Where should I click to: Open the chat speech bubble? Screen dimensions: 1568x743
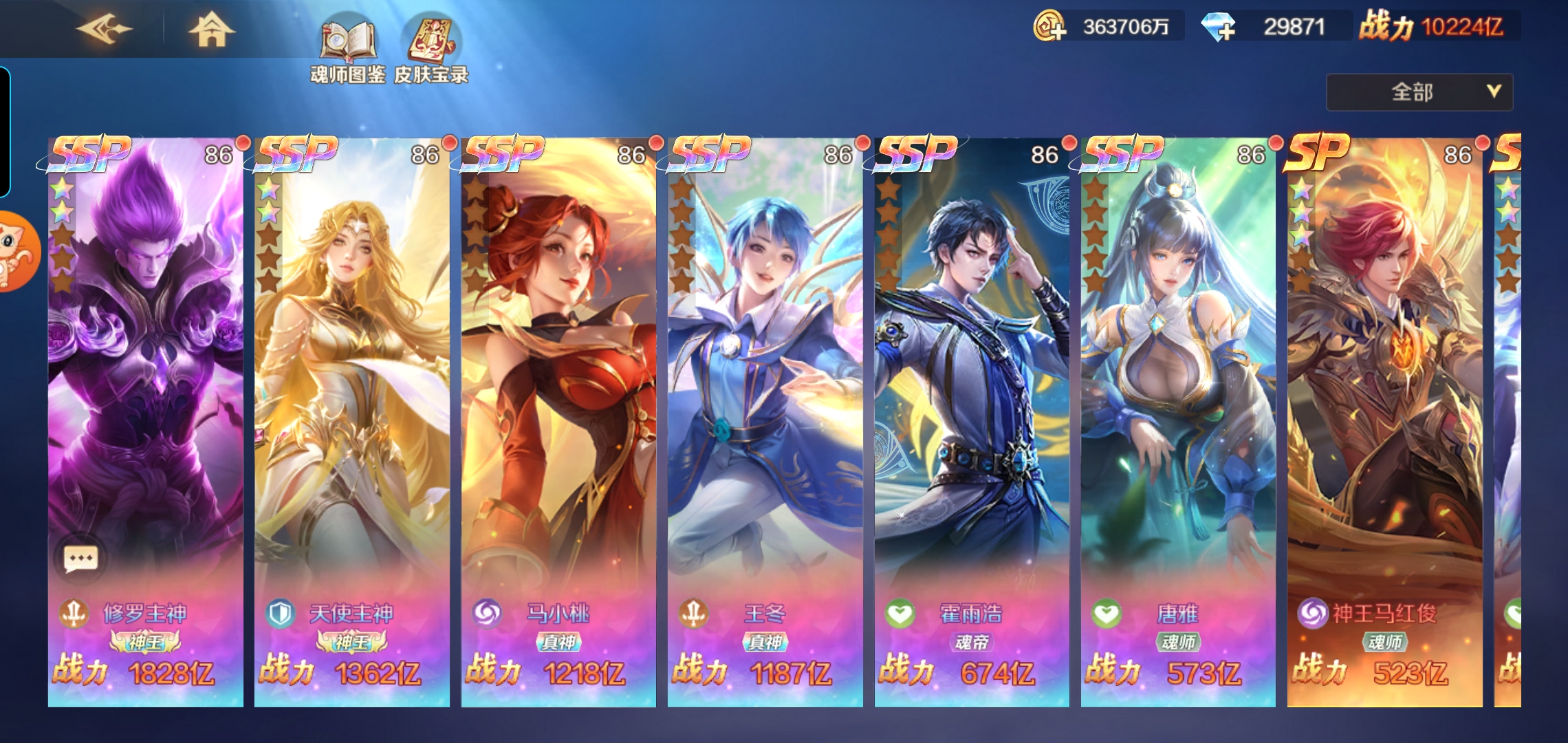80,558
